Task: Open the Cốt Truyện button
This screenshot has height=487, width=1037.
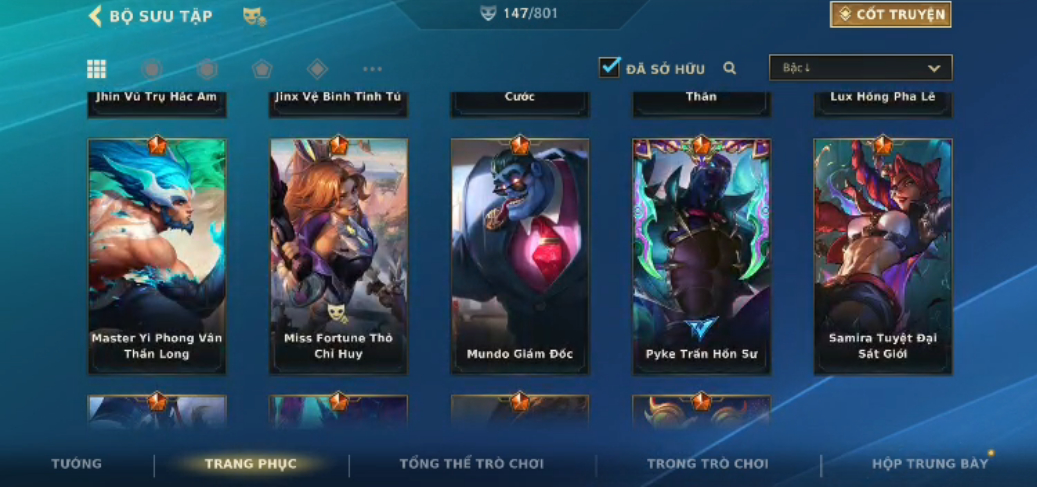Action: click(x=889, y=14)
